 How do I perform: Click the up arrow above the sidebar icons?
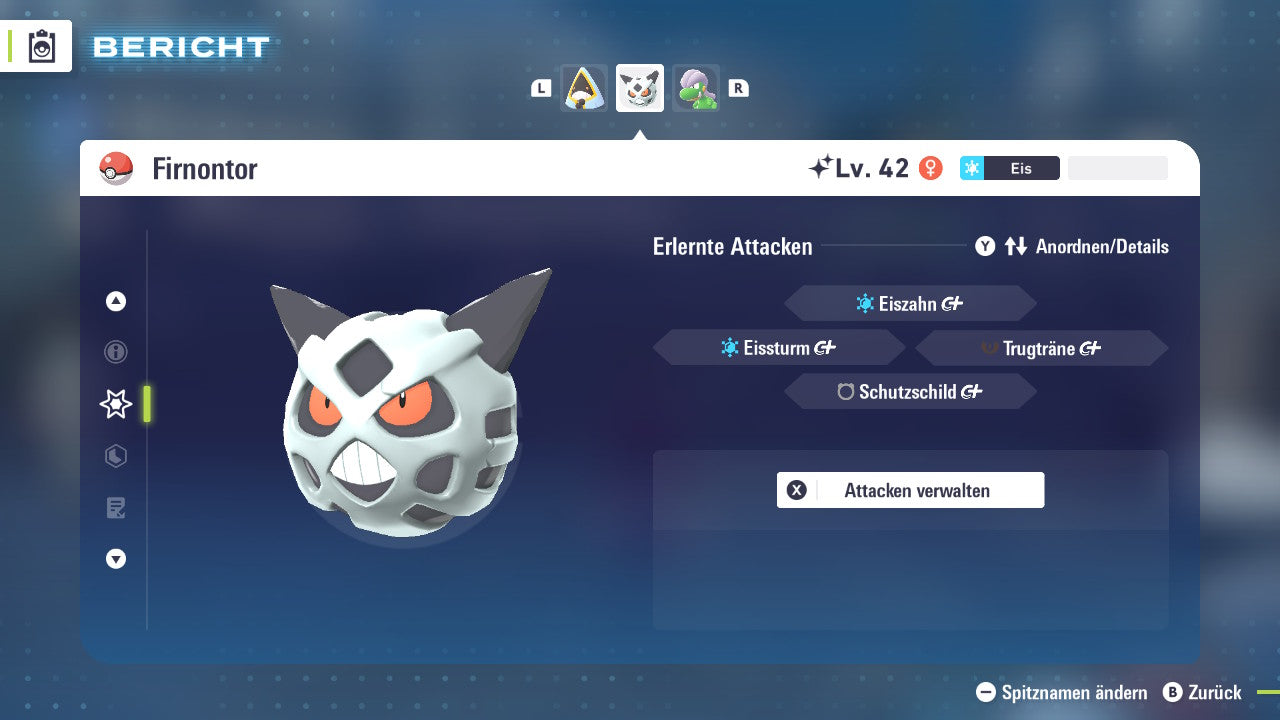tap(115, 300)
